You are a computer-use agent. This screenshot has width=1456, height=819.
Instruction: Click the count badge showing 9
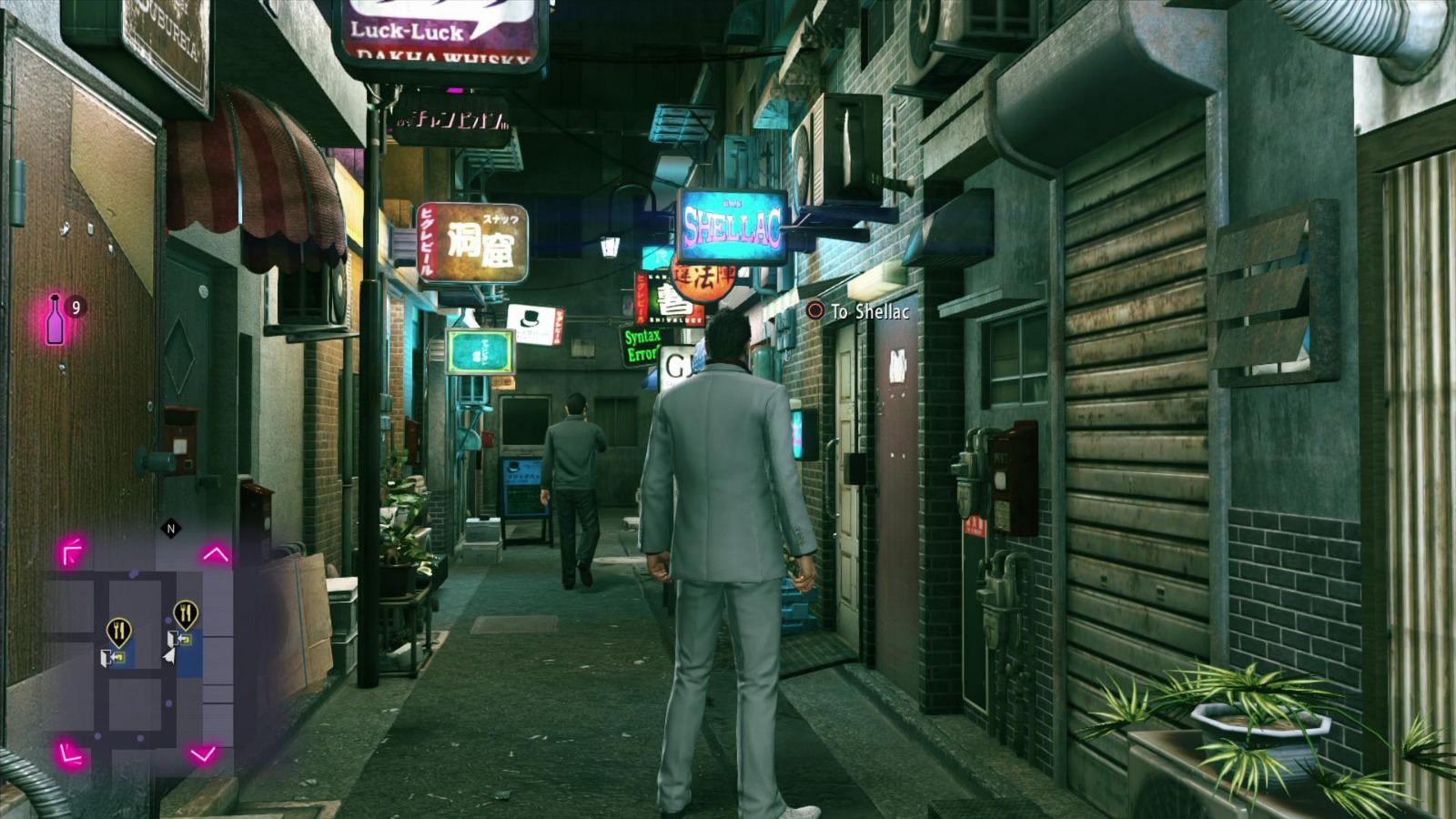coord(76,307)
